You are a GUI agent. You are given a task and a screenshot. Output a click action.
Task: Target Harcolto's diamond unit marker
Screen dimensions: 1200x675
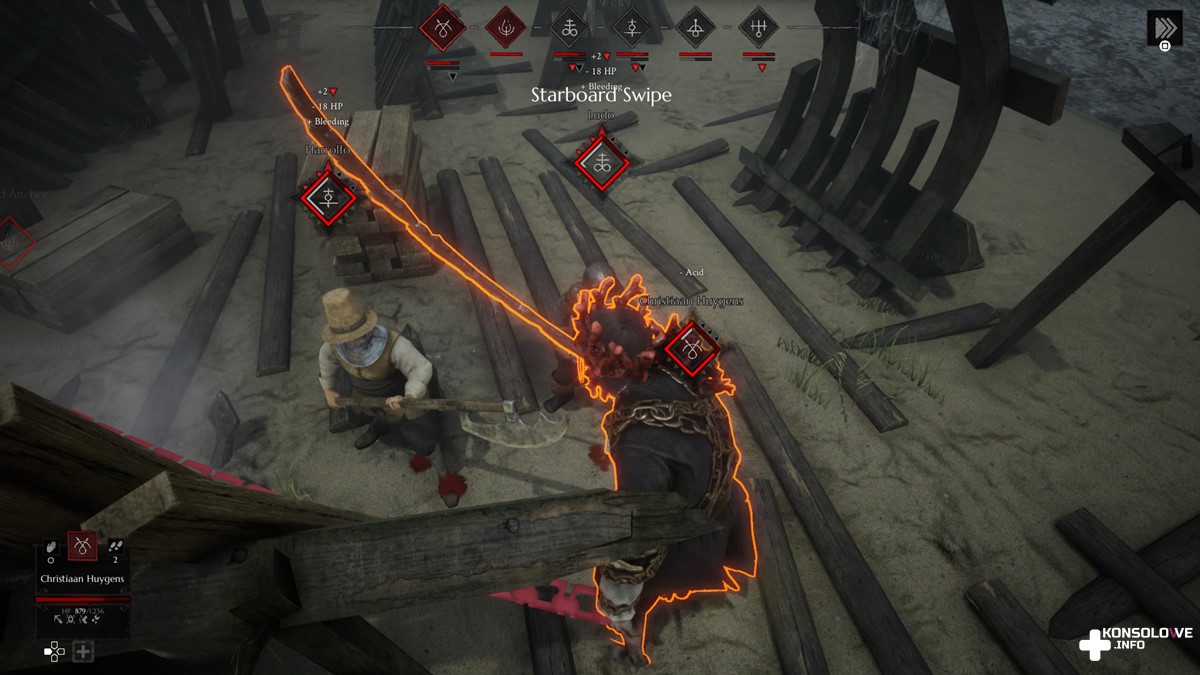pyautogui.click(x=328, y=197)
